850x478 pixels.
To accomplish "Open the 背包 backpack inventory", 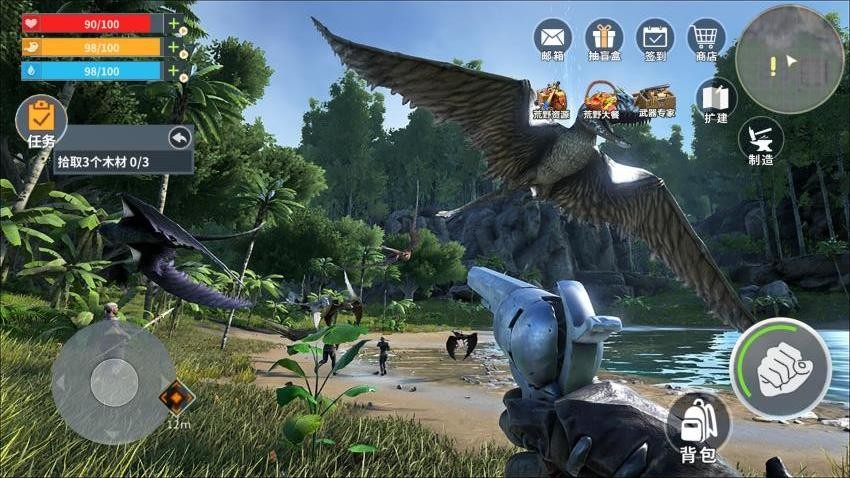I will tap(697, 427).
